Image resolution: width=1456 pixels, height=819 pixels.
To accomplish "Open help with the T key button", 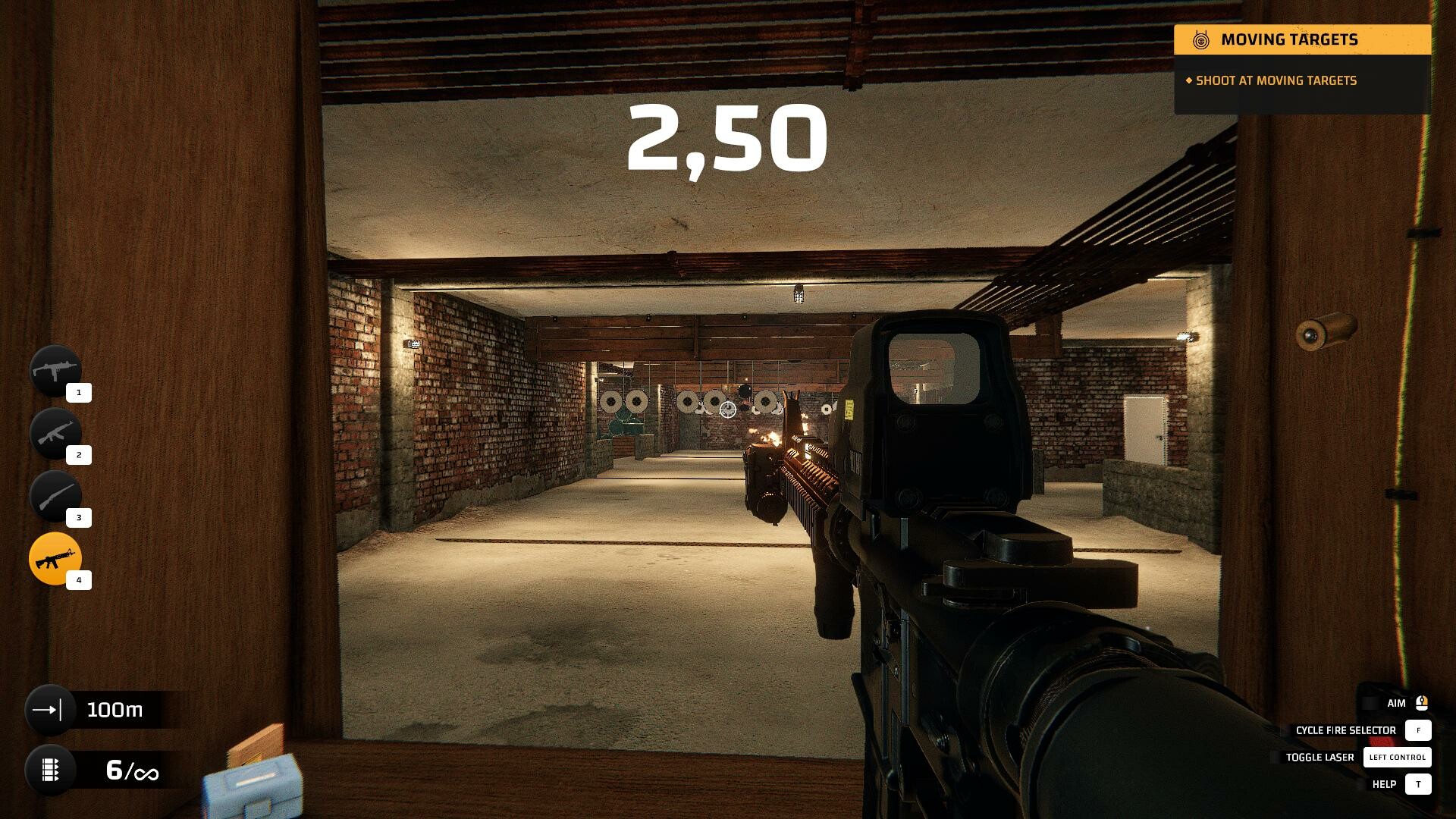I will [x=1417, y=783].
